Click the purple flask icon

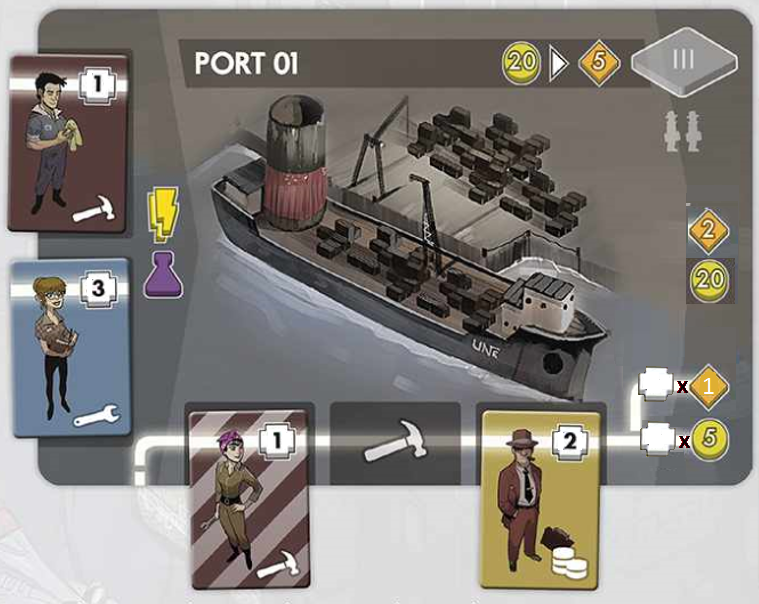coord(162,273)
